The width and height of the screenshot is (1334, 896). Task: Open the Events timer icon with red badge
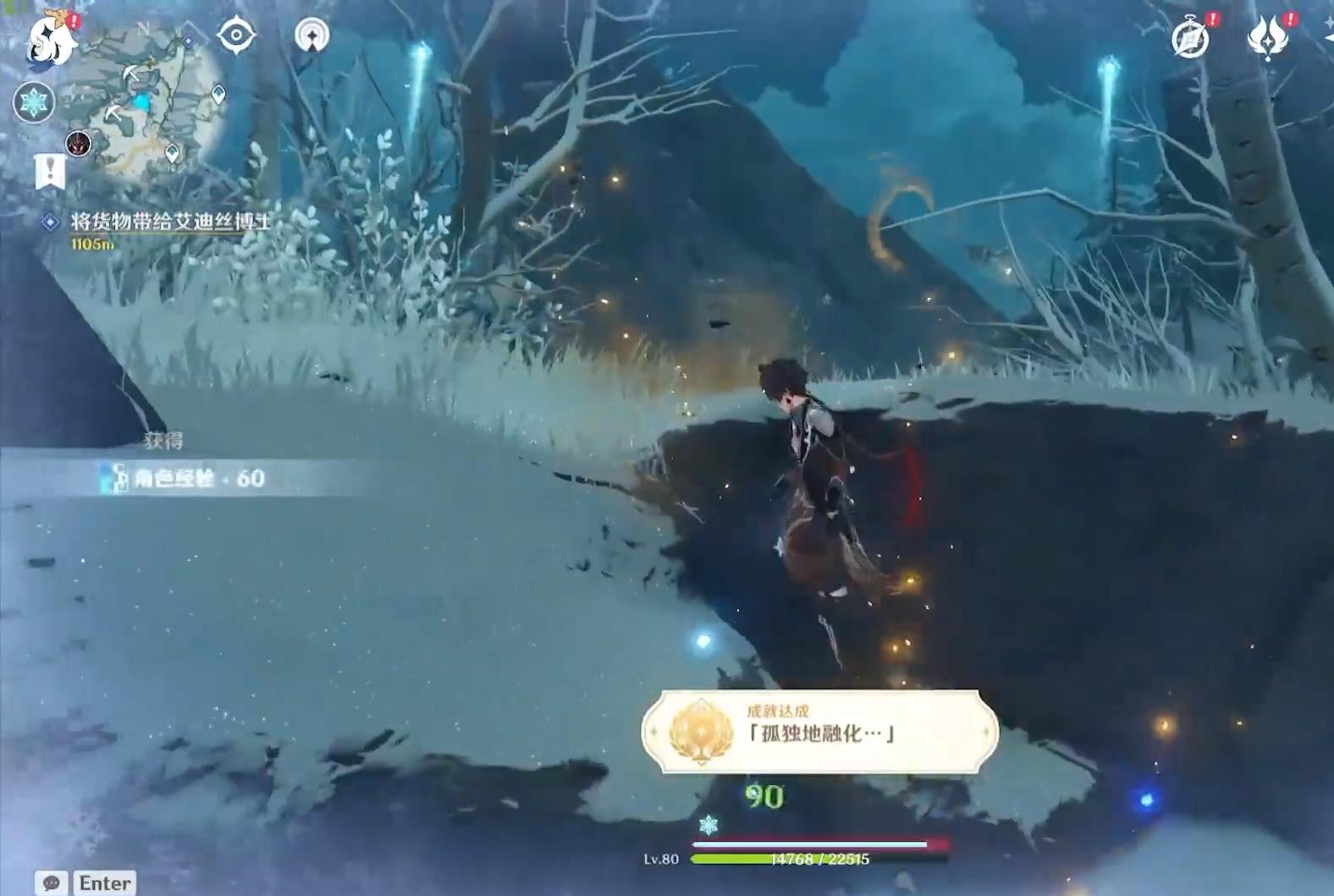tap(1190, 37)
